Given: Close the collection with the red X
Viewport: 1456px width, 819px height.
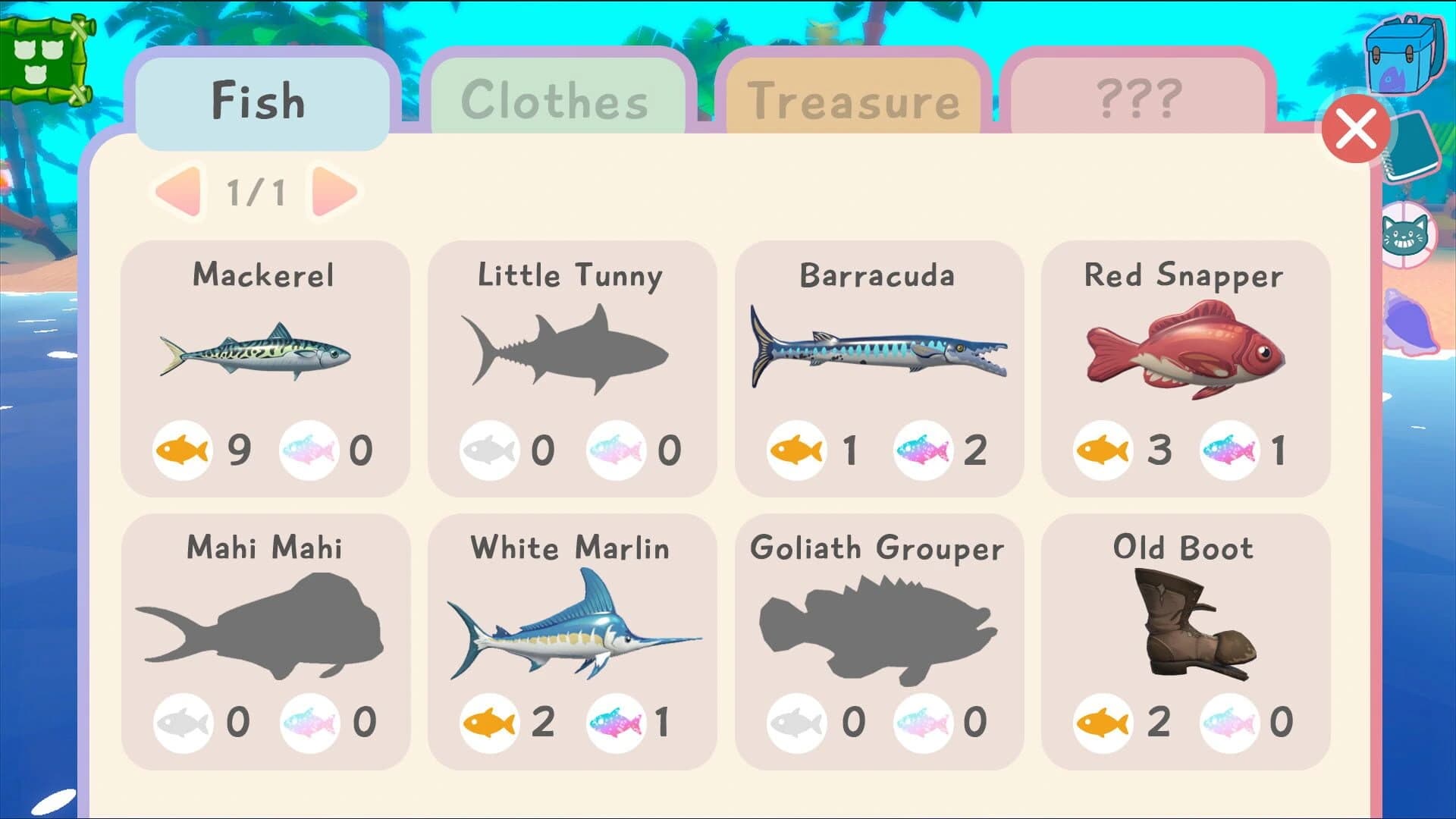Looking at the screenshot, I should tap(1357, 129).
